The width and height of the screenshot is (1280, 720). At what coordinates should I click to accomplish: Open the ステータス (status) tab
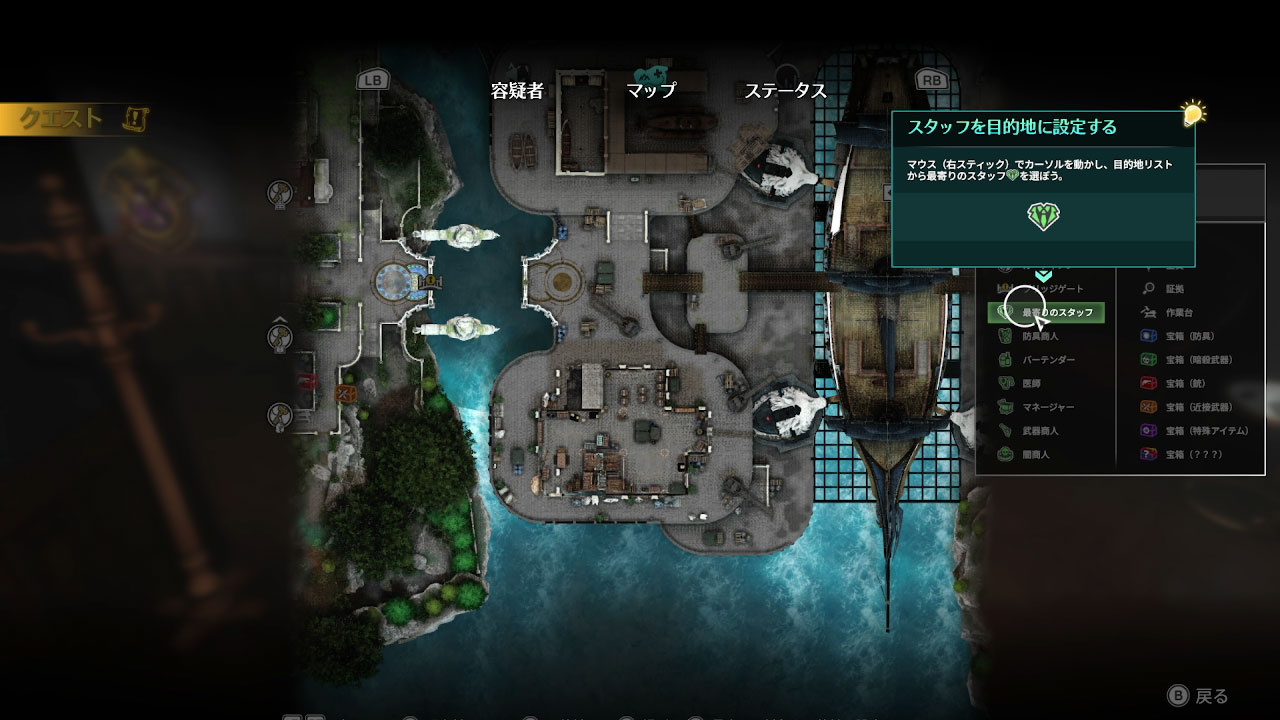[785, 90]
